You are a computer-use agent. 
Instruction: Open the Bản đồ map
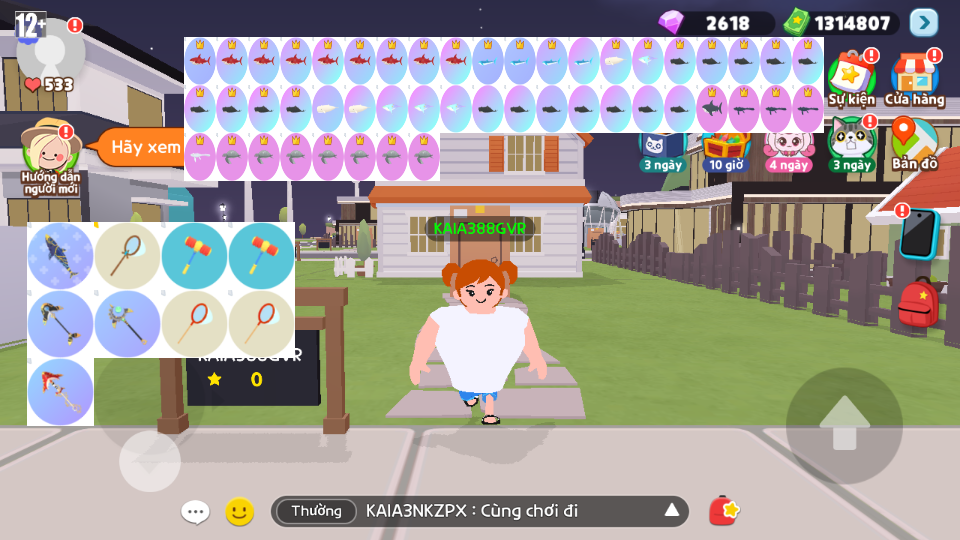914,142
